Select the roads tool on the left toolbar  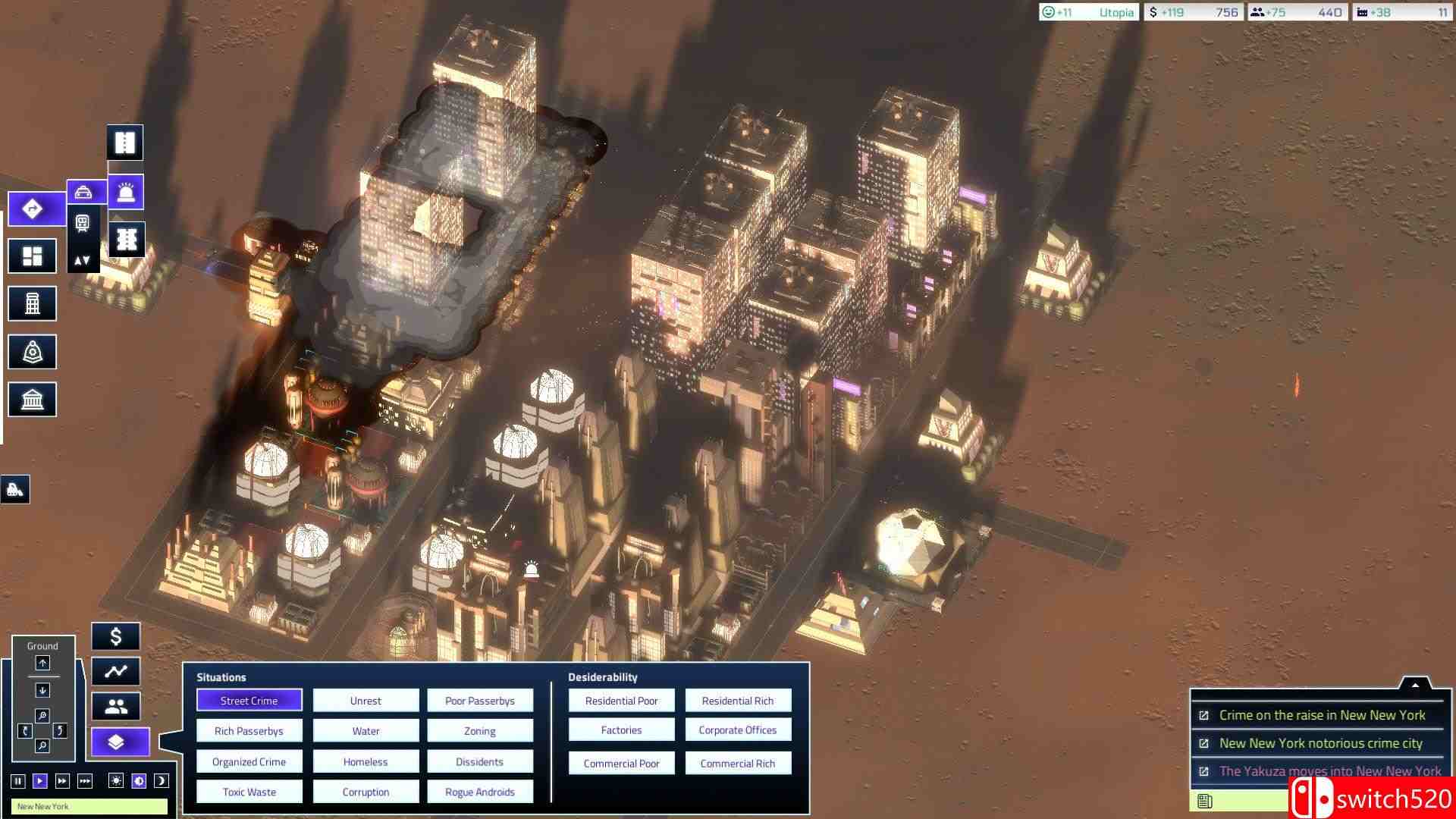pyautogui.click(x=34, y=209)
